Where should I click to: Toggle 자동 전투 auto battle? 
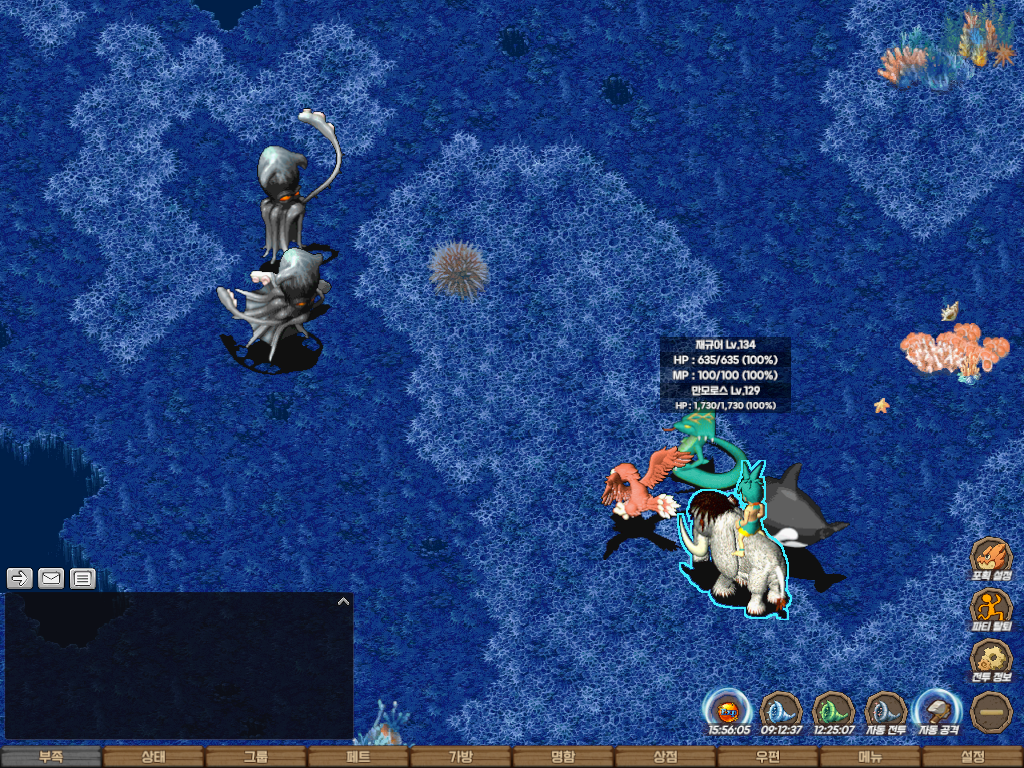[886, 711]
